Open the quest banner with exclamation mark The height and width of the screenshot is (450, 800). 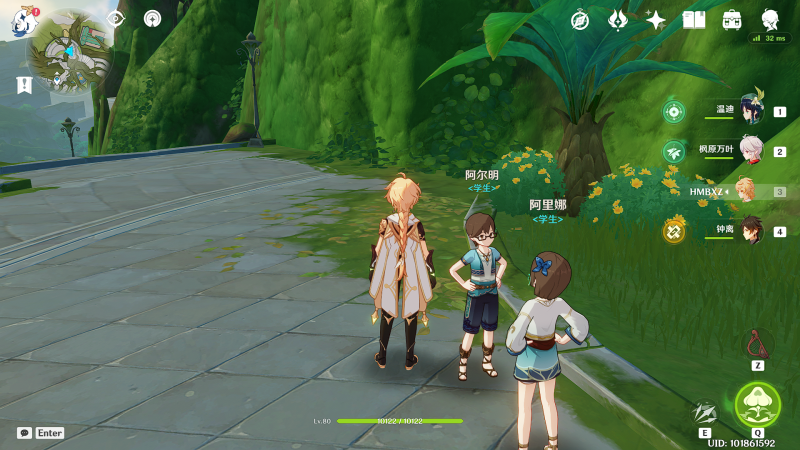22,86
